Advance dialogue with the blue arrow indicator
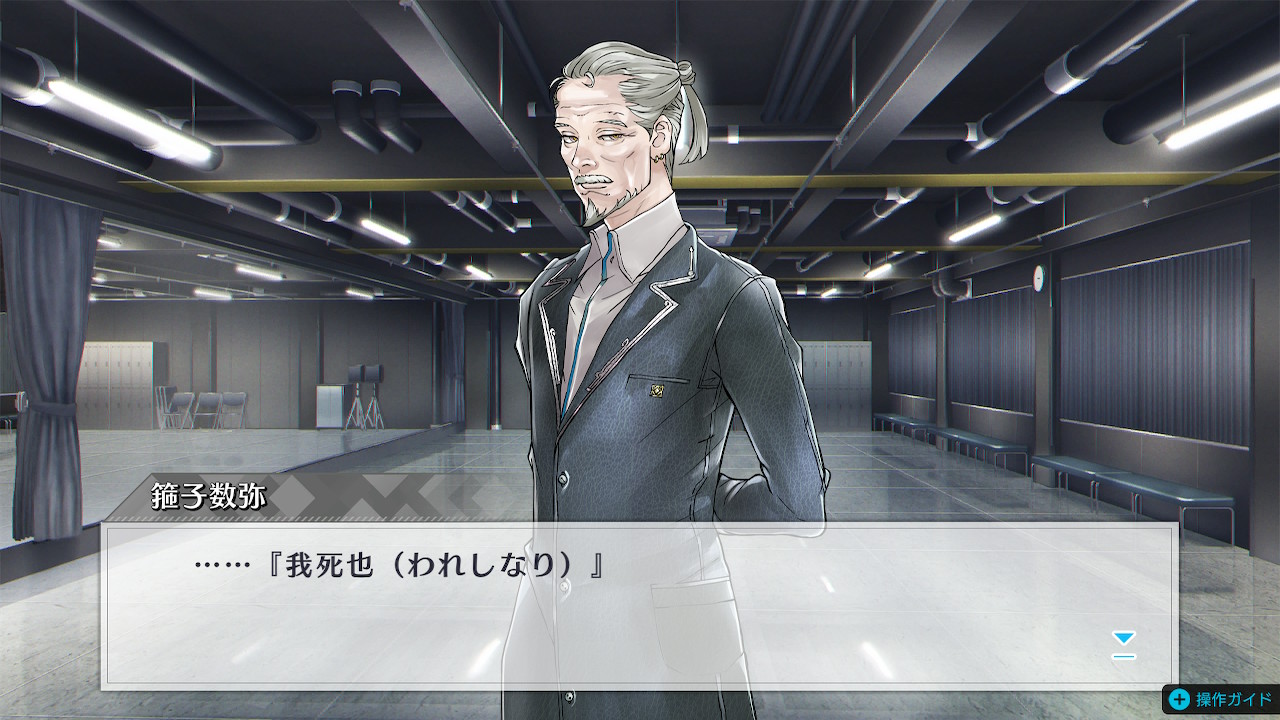This screenshot has height=720, width=1280. (x=1124, y=643)
